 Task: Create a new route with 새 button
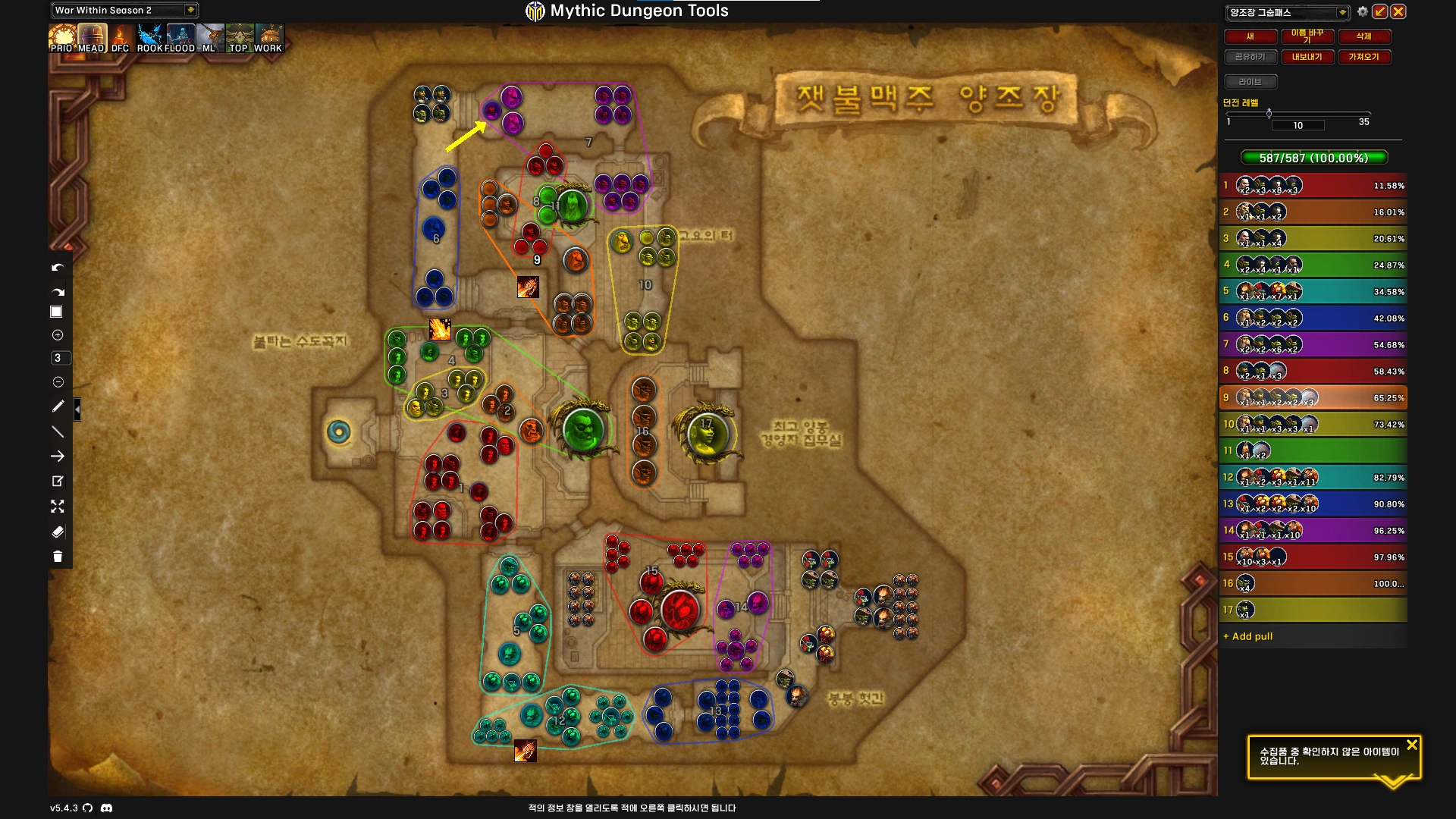pyautogui.click(x=1250, y=36)
